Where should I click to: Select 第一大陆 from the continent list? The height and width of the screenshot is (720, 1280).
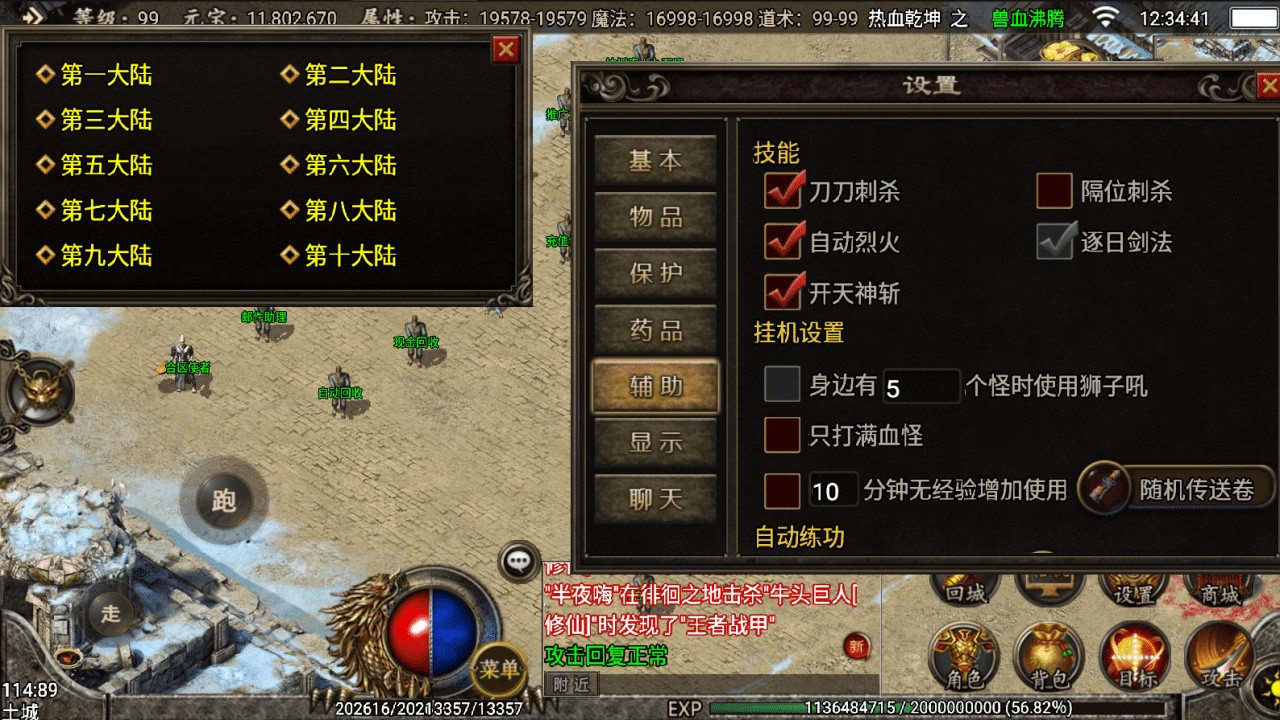[105, 75]
